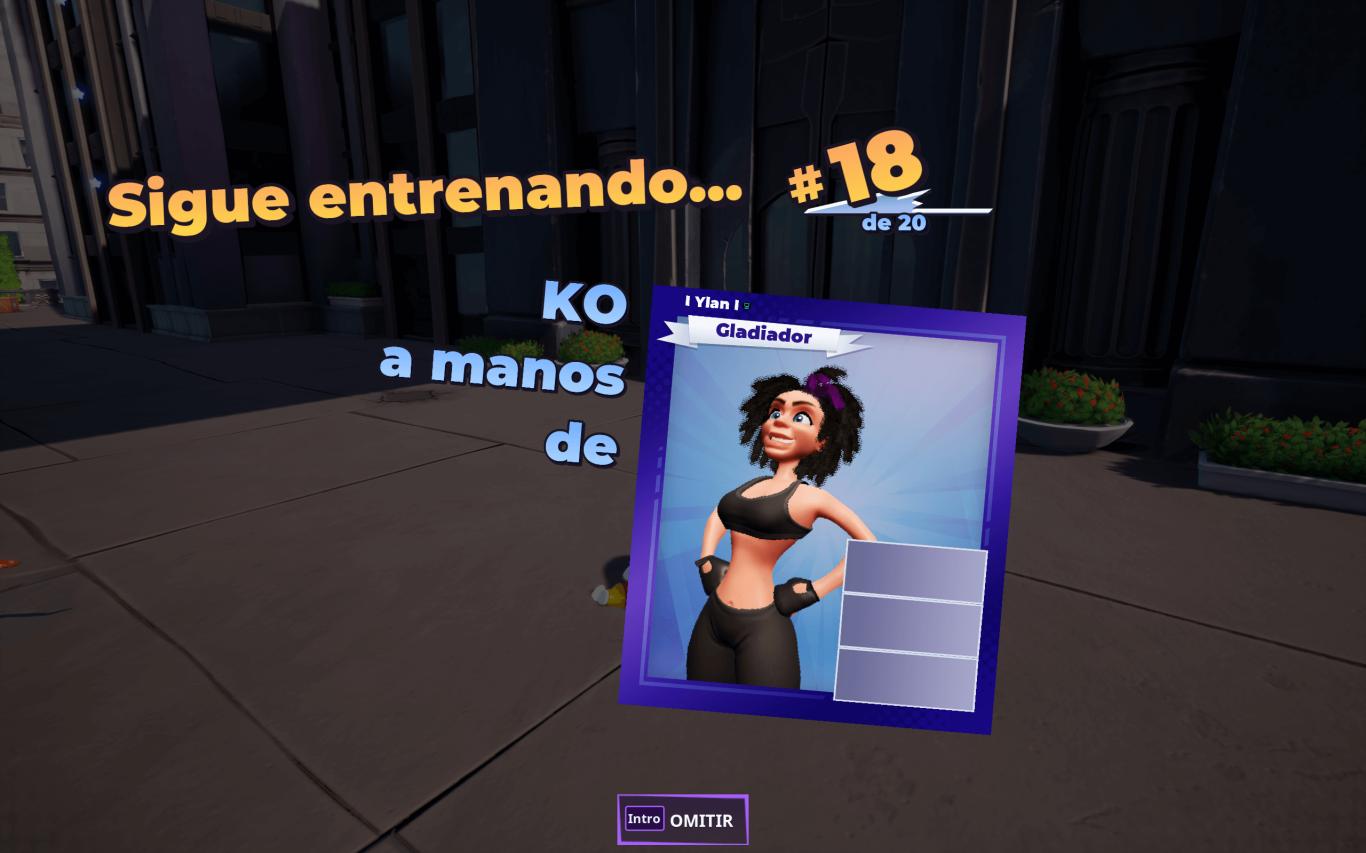Screen dimensions: 1366x853
Task: Click the lightning flourish under #18
Action: coord(901,206)
